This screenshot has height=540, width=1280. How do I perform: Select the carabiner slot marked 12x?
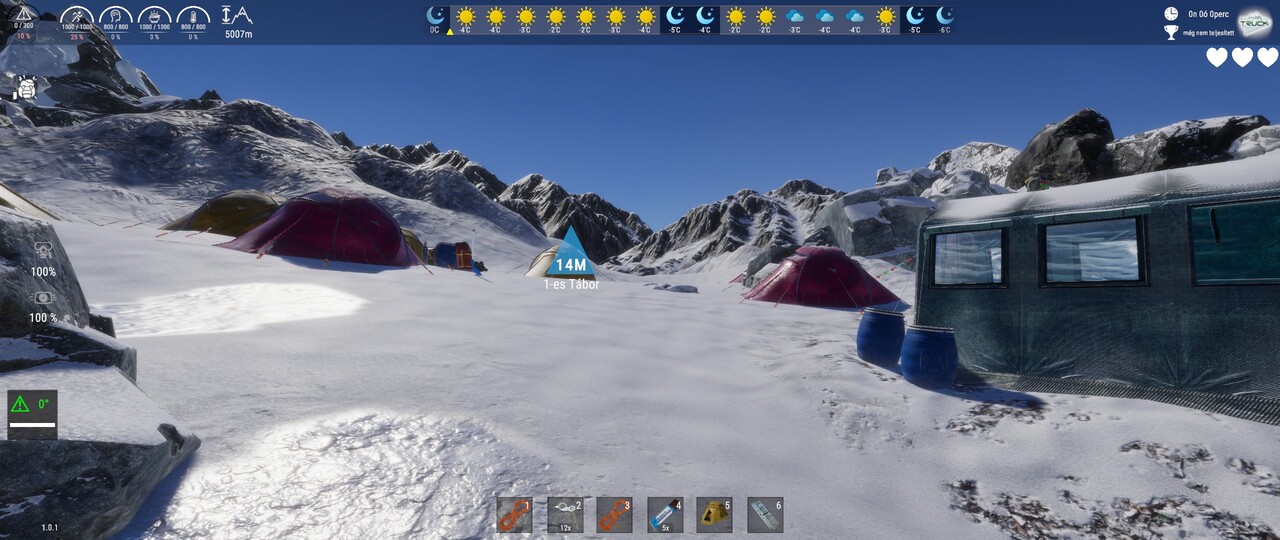coord(565,515)
